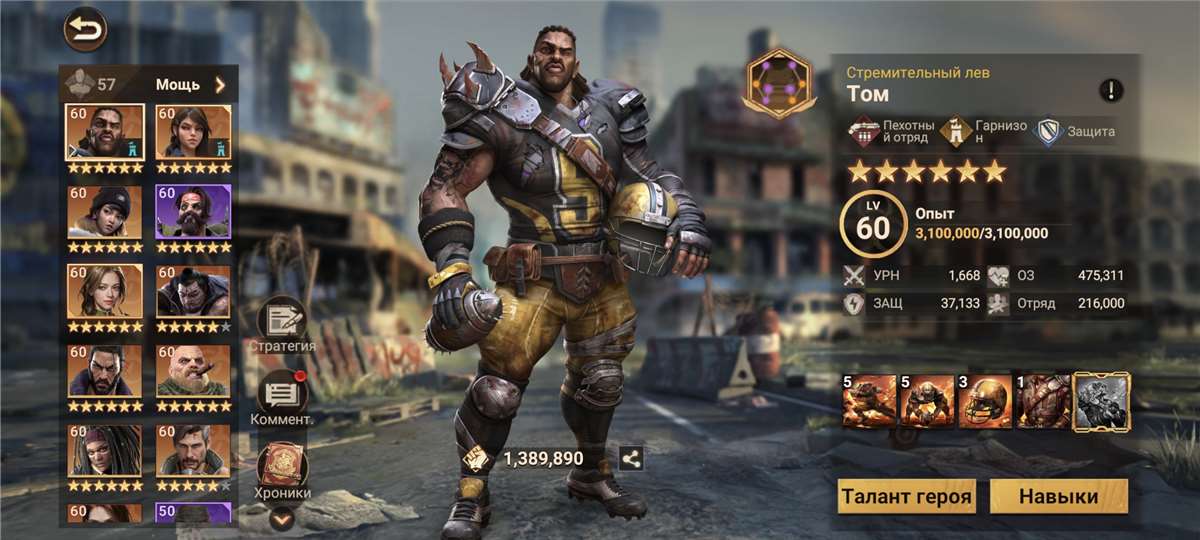Screen dimensions: 1200x540
Task: Open the Мощь sorting arrow
Action: click(220, 85)
